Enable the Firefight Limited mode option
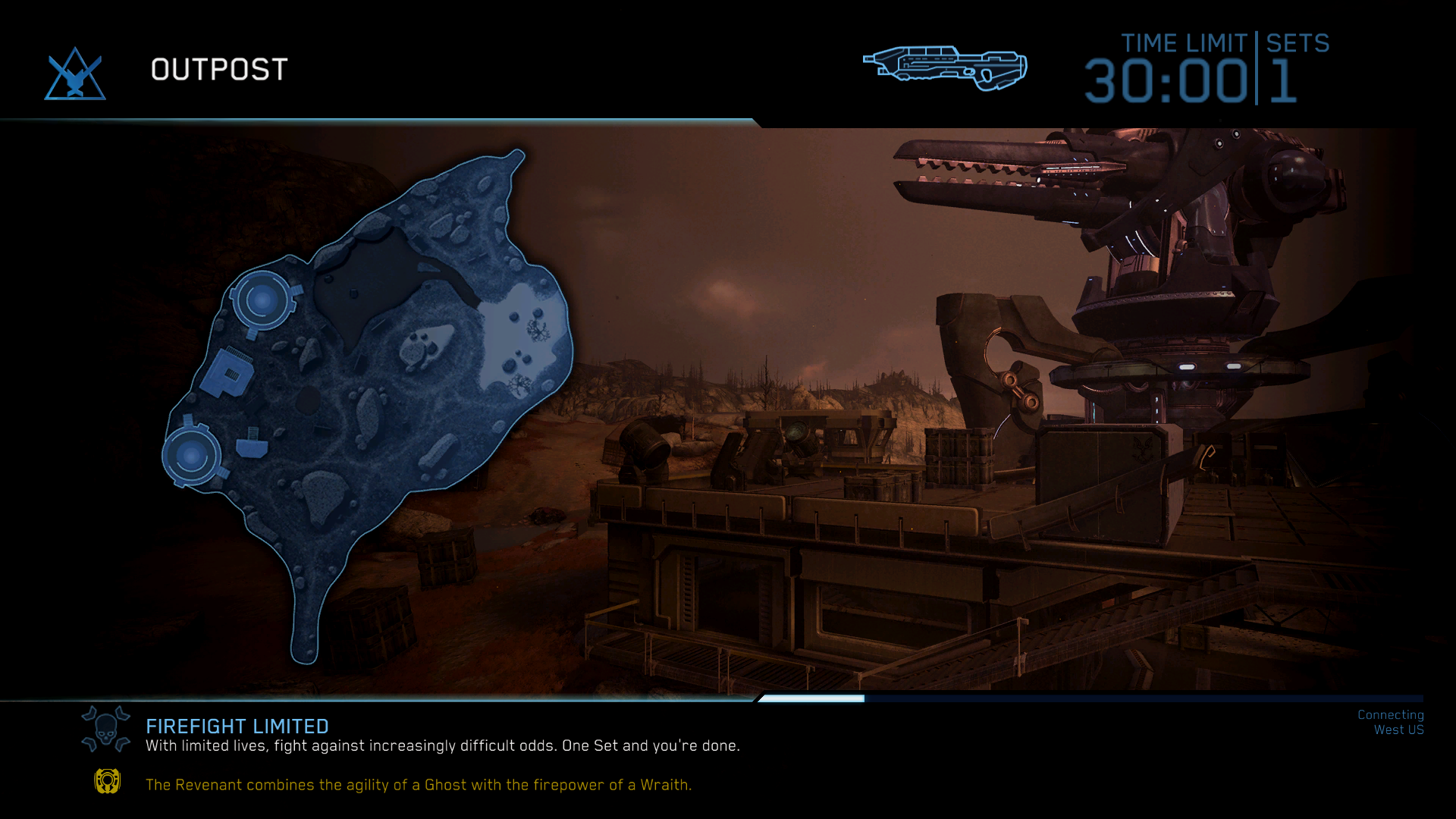This screenshot has height=819, width=1456. (x=237, y=726)
